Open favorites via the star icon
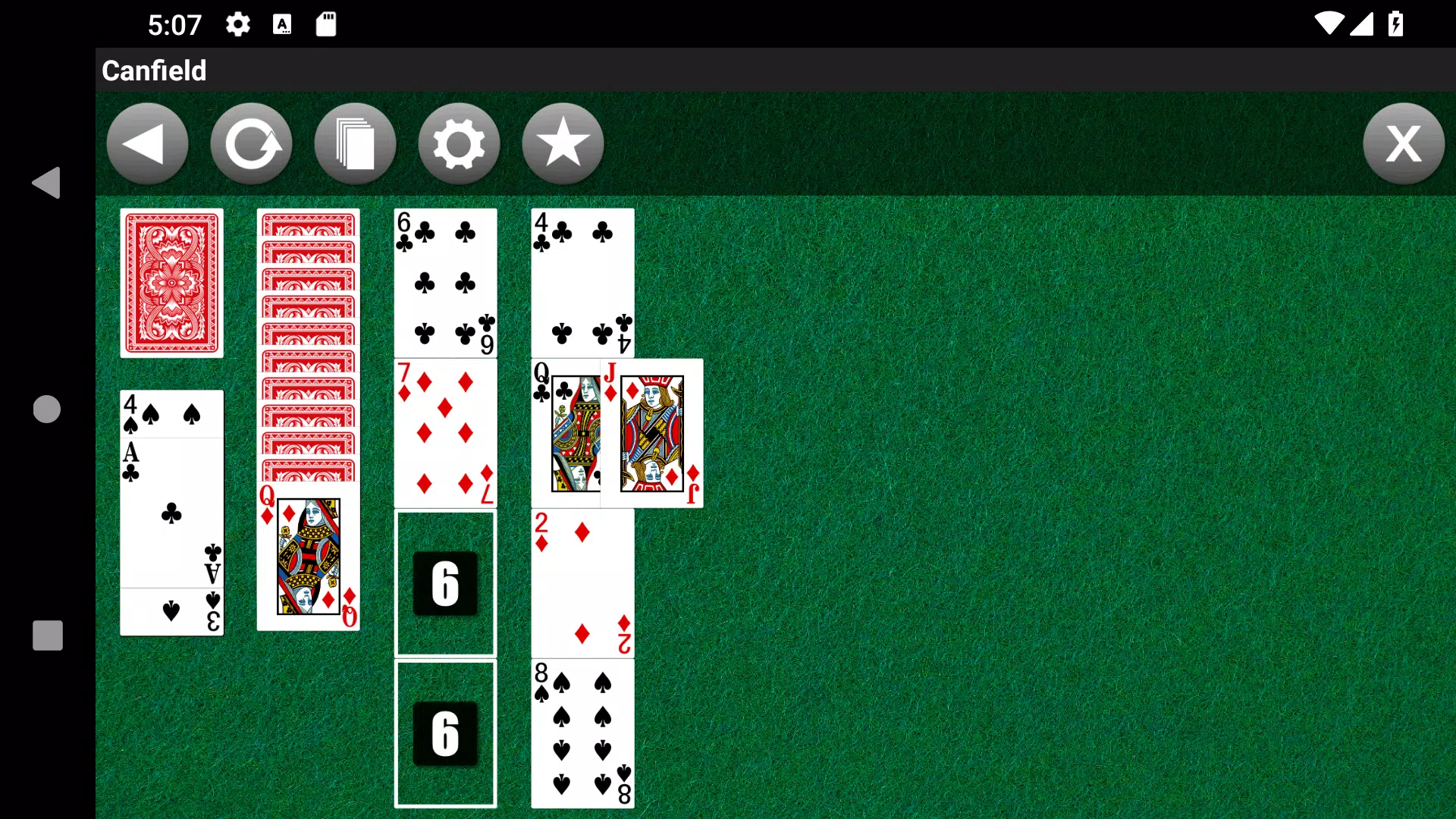Screen dimensions: 1456x819 (x=562, y=143)
